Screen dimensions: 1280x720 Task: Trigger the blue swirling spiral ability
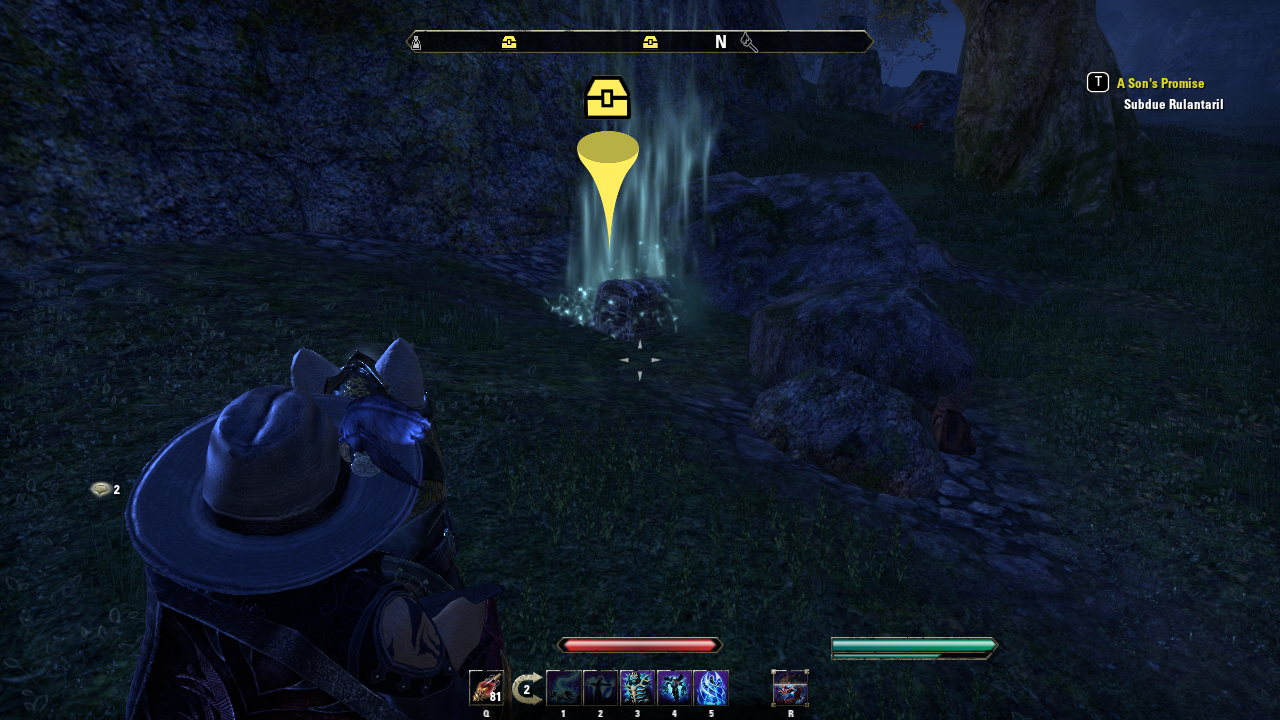pyautogui.click(x=711, y=688)
